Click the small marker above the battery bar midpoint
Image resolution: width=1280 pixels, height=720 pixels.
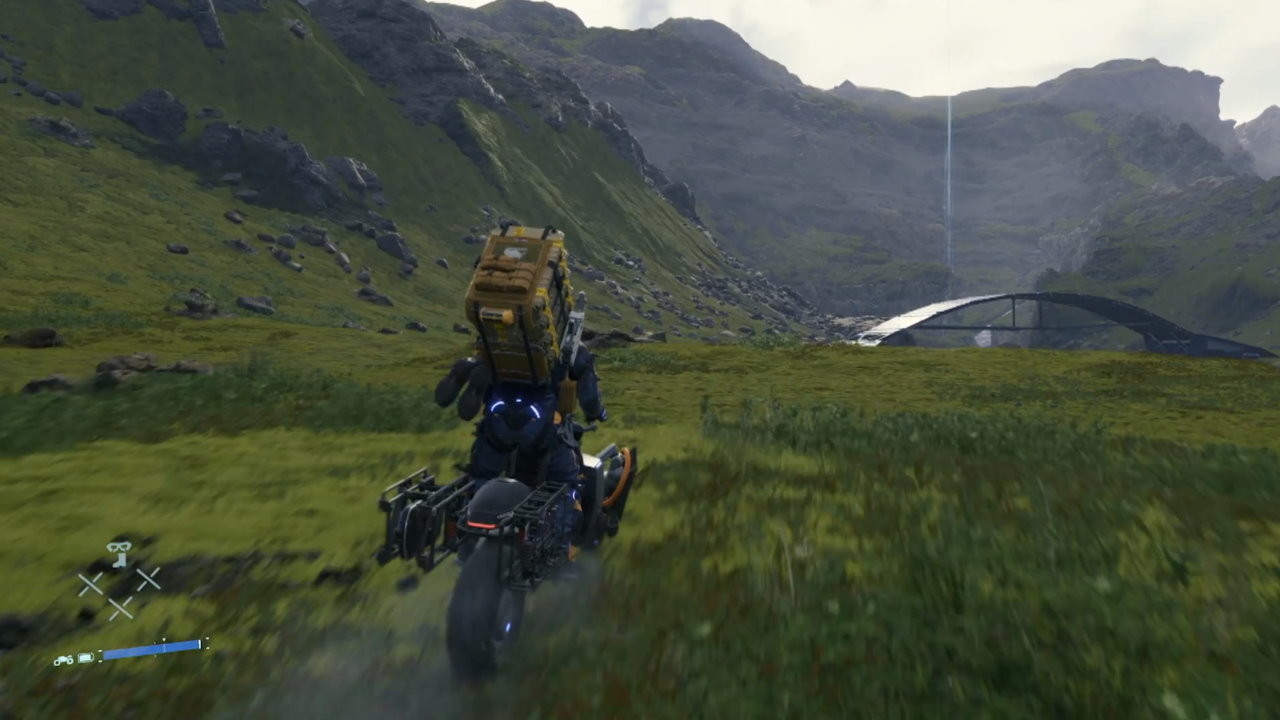(164, 638)
